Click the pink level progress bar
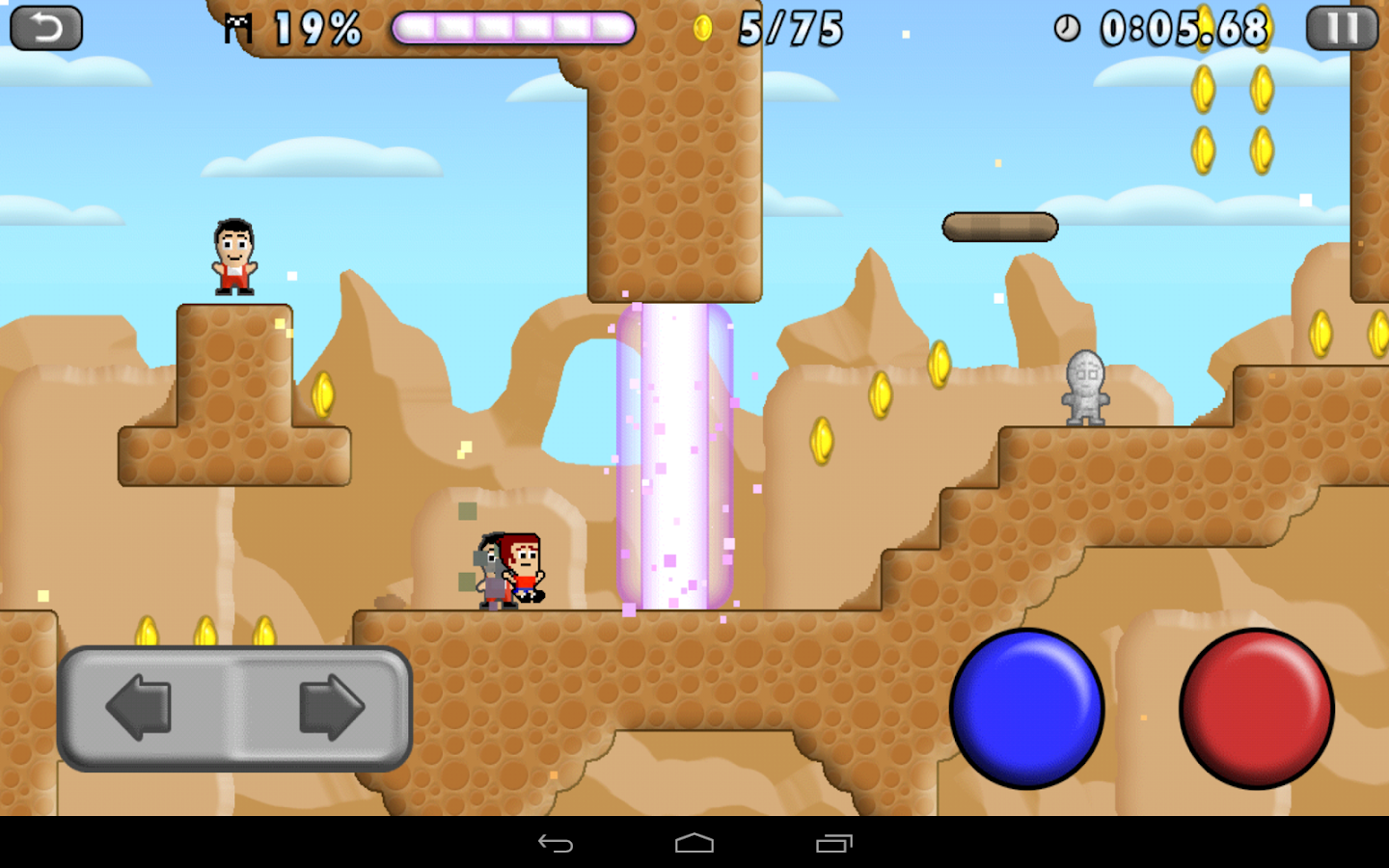The width and height of the screenshot is (1389, 868). (511, 29)
